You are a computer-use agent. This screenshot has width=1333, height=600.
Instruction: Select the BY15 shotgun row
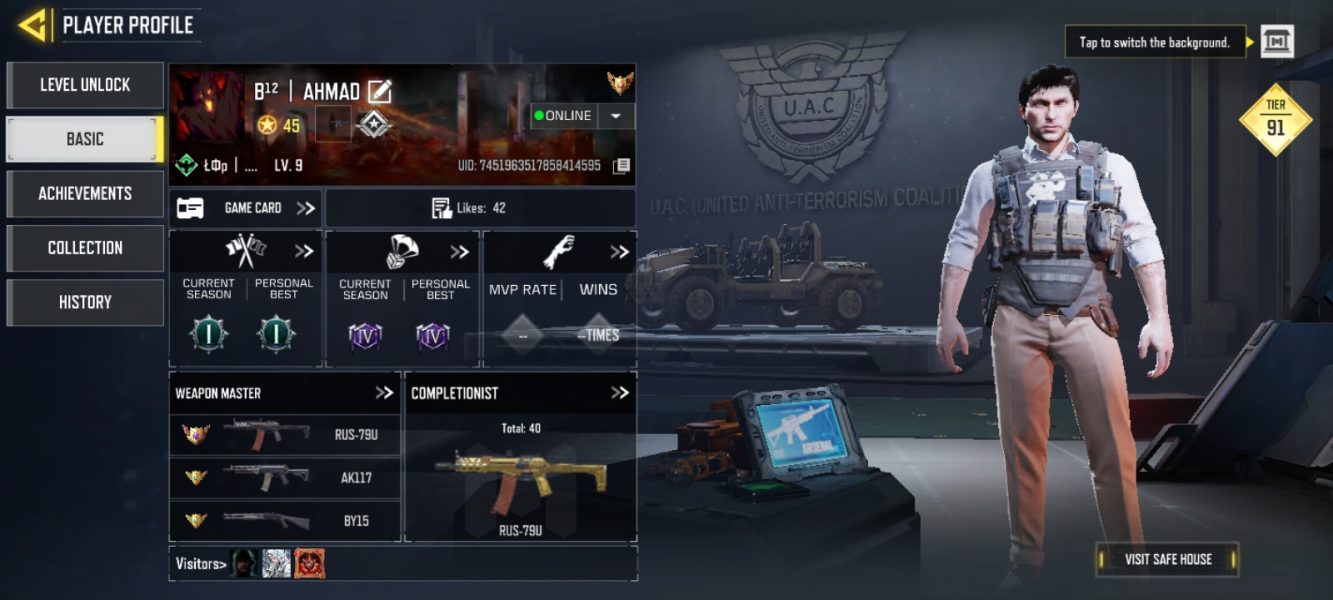285,520
